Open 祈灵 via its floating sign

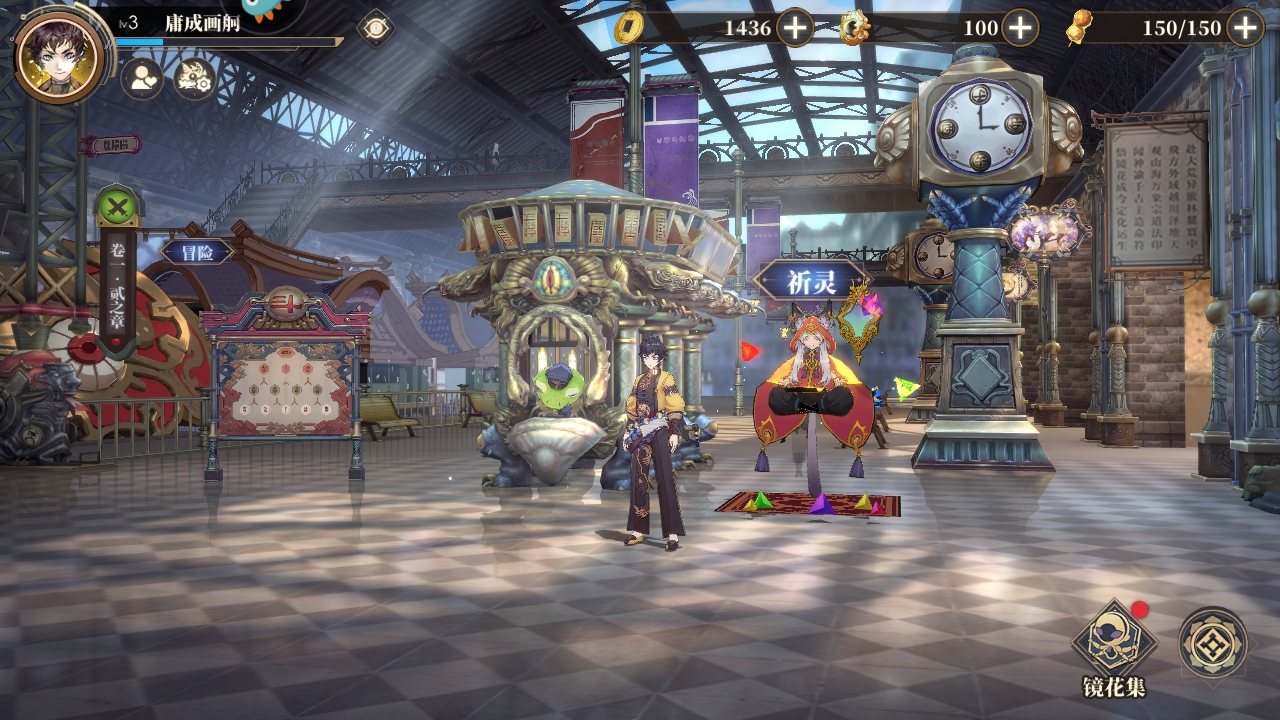pyautogui.click(x=810, y=281)
